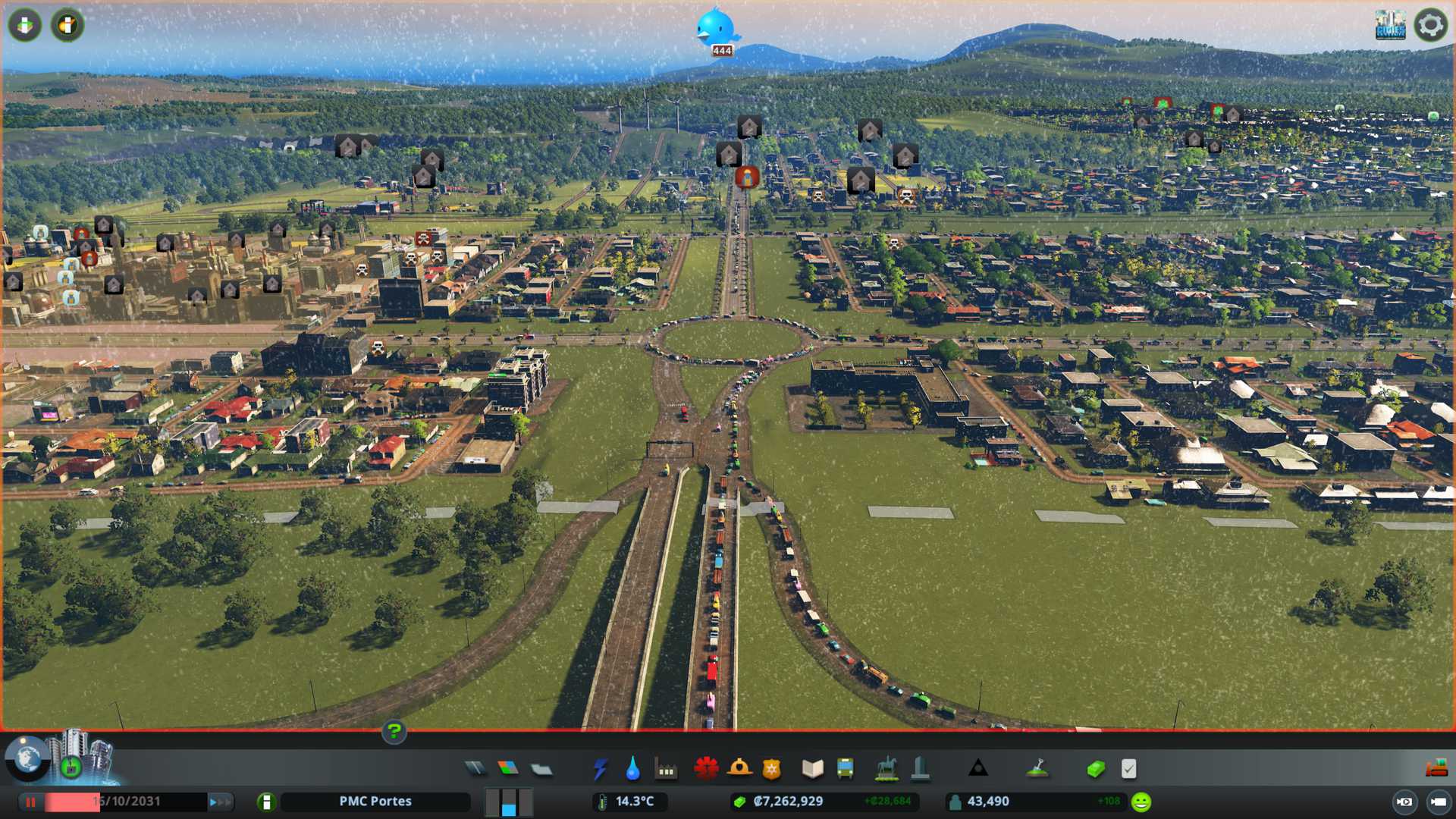Open the settings gear menu
Viewport: 1456px width, 819px height.
point(1430,25)
